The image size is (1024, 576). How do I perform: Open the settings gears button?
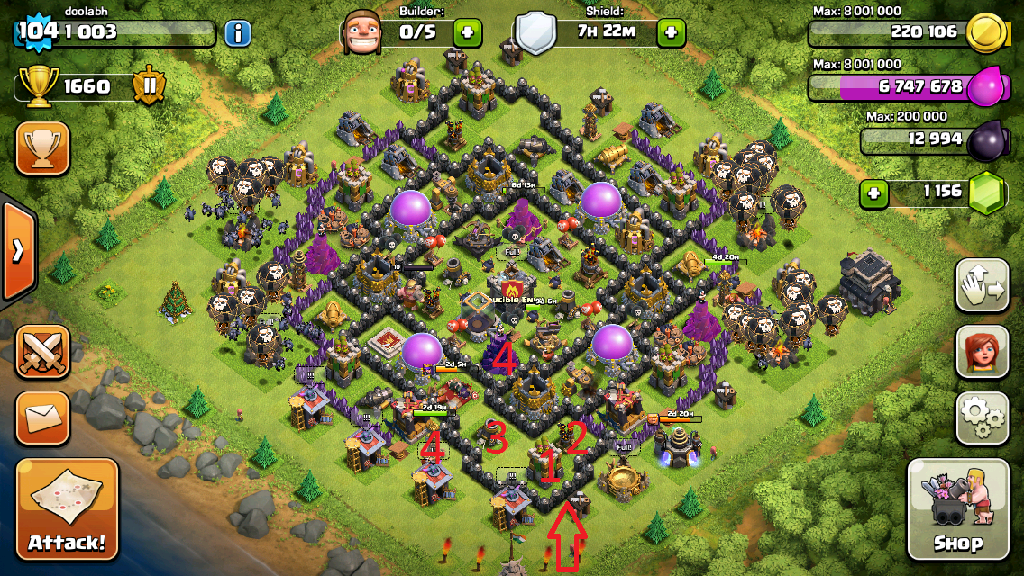[981, 417]
